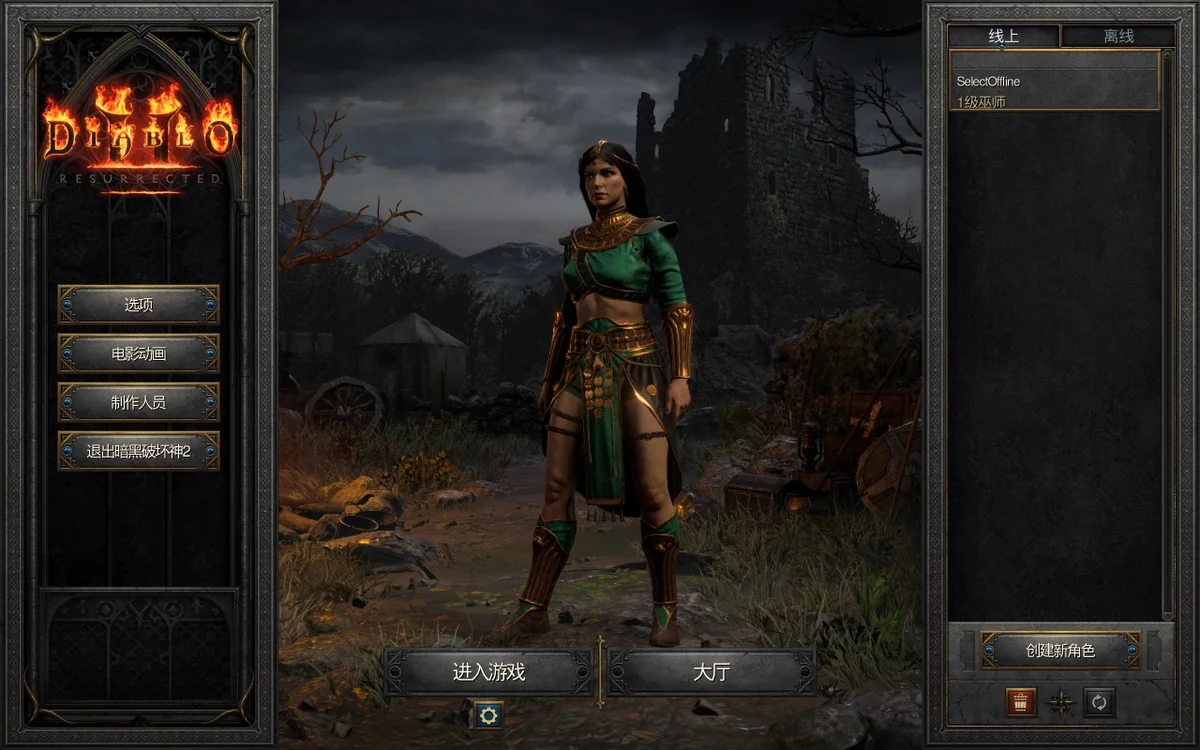
Task: Start playing with the 进入游戏 button
Action: point(488,672)
